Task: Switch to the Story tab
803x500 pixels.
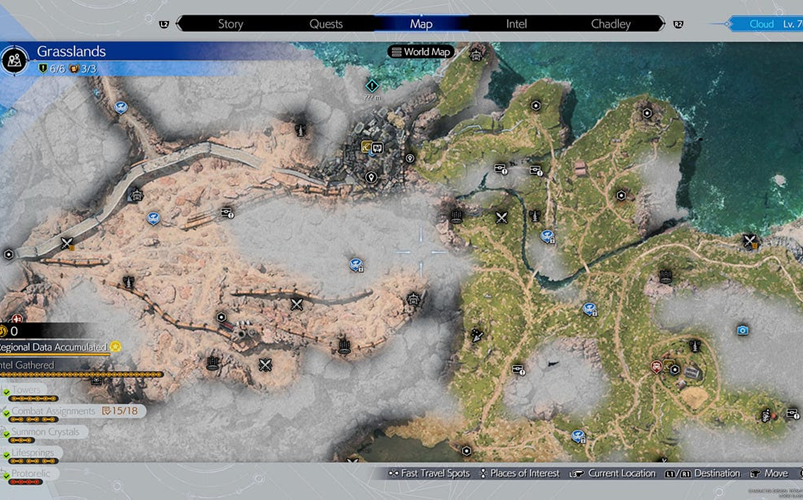Action: click(230, 24)
